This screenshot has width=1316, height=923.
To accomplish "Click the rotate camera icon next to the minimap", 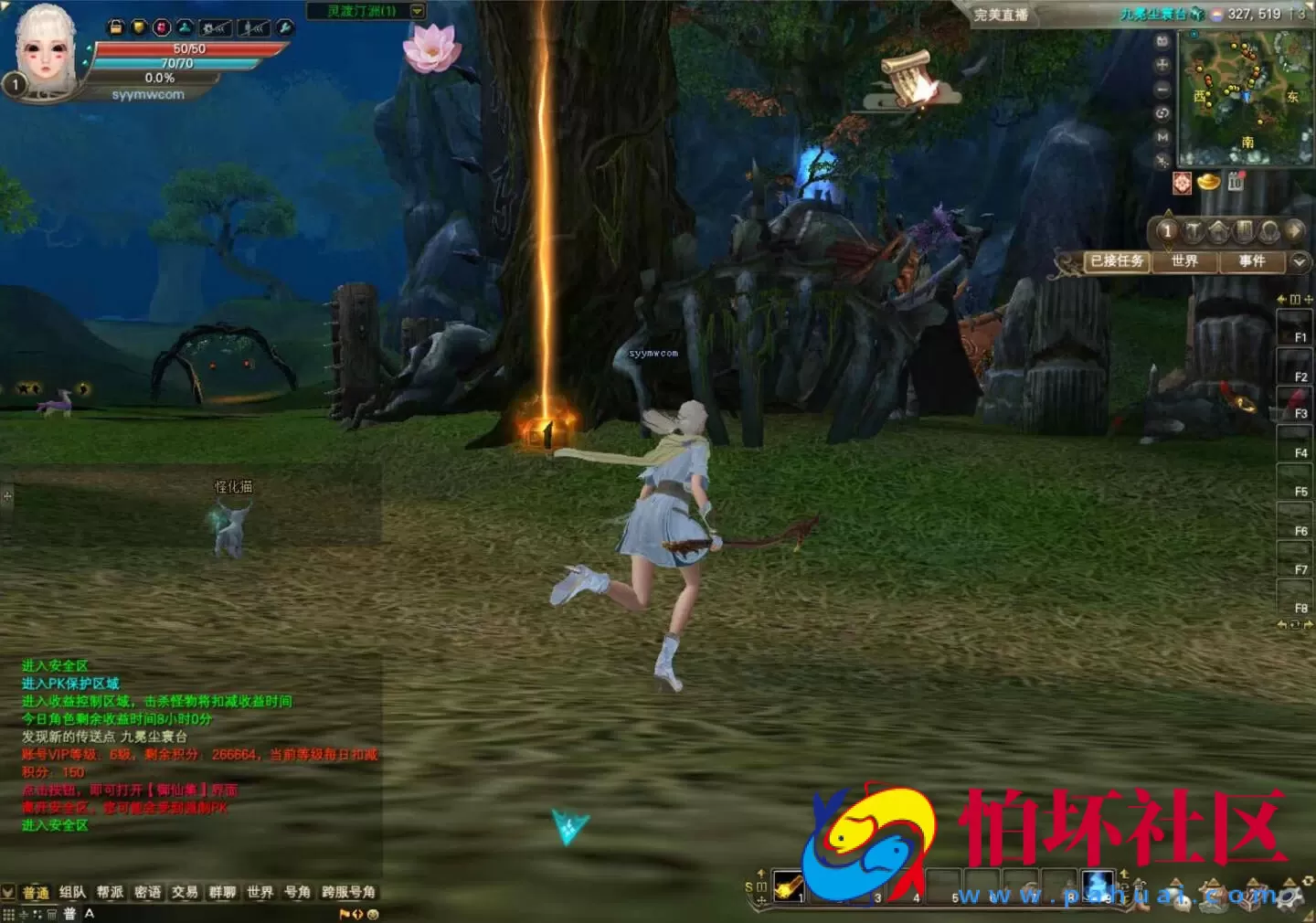I will pyautogui.click(x=1162, y=113).
